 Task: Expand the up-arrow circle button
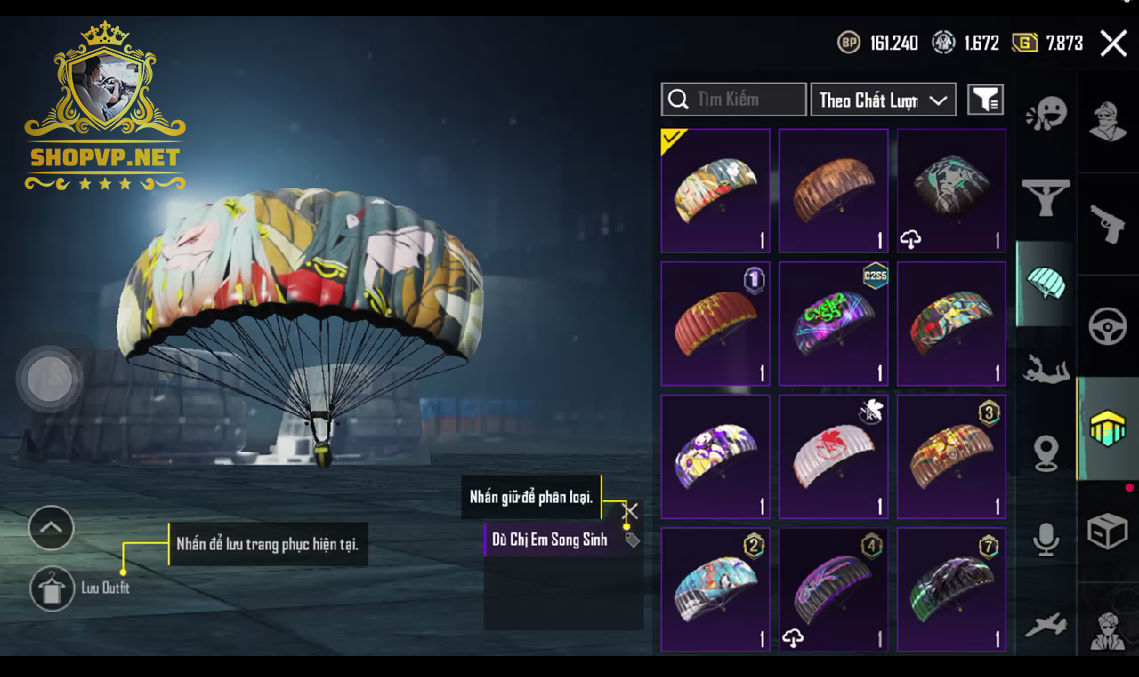pos(51,527)
